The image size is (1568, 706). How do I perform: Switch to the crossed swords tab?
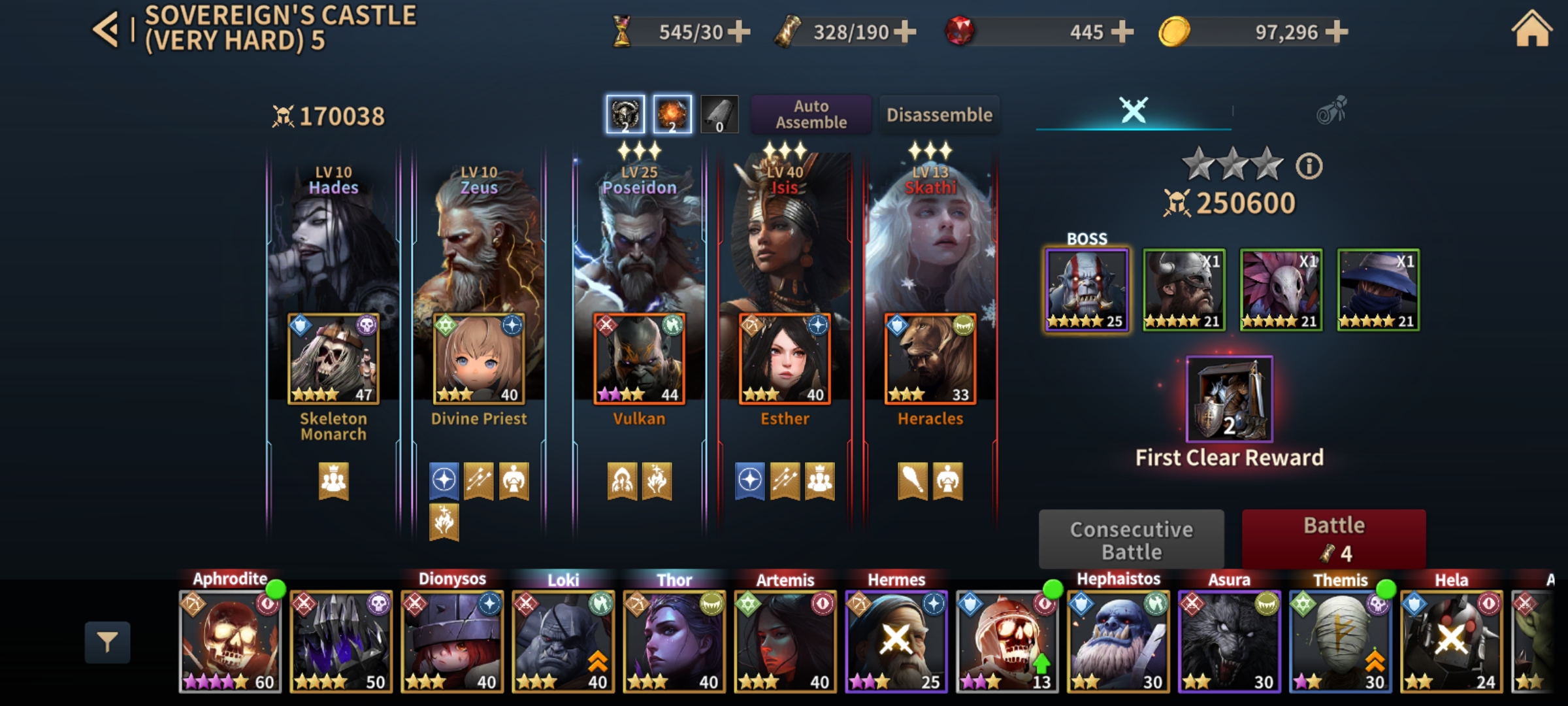(x=1134, y=110)
